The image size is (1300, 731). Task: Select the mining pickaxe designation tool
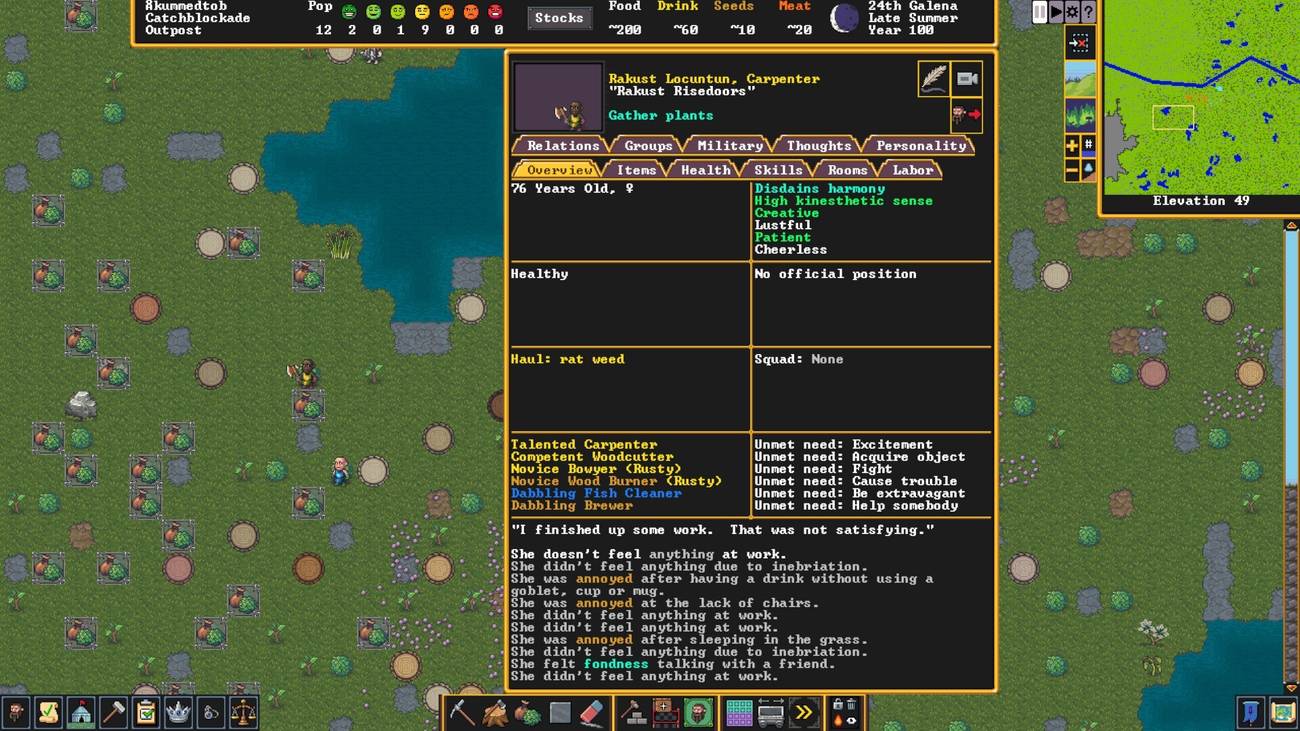[x=462, y=712]
